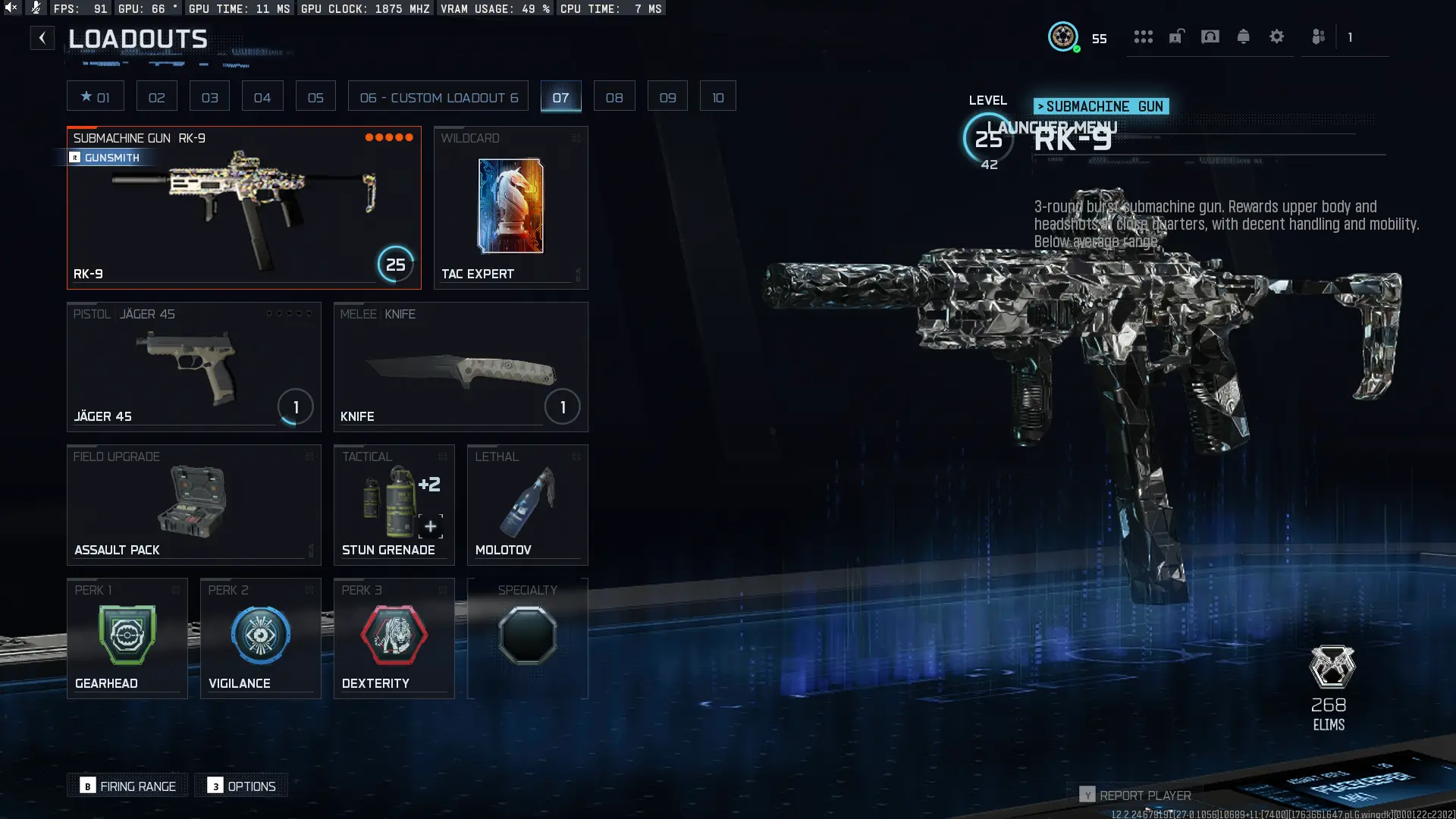Open the grid apps menu icon
The width and height of the screenshot is (1456, 819).
tap(1144, 36)
